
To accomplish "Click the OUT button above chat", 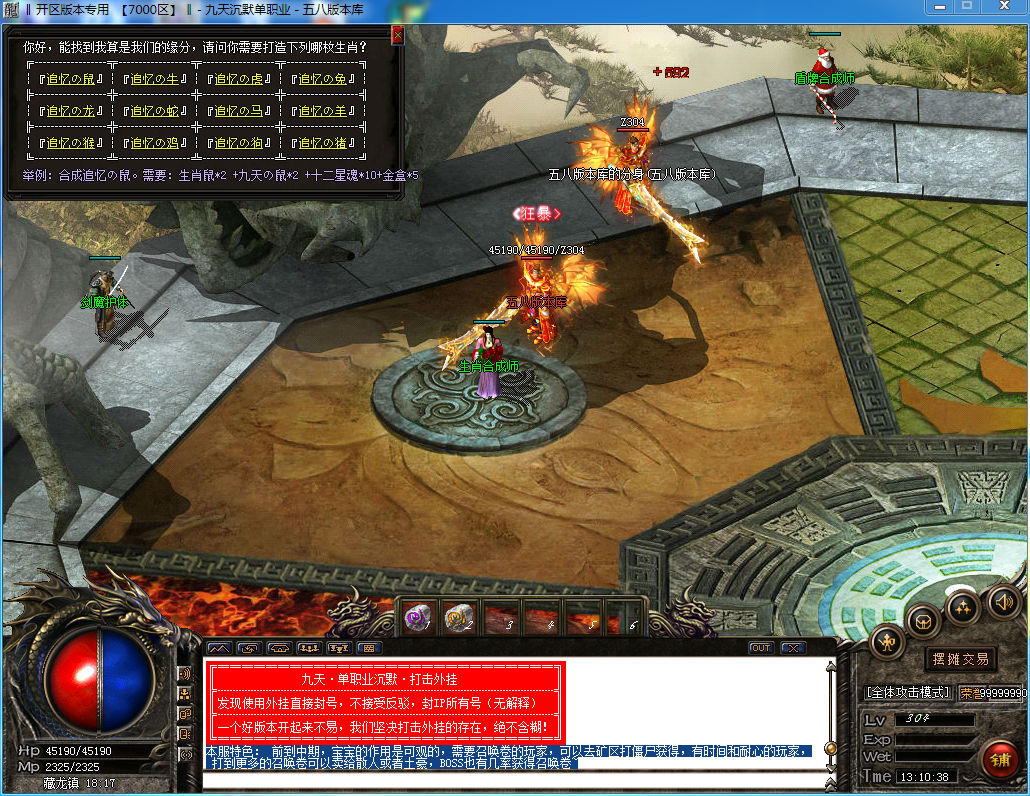I will [x=761, y=648].
